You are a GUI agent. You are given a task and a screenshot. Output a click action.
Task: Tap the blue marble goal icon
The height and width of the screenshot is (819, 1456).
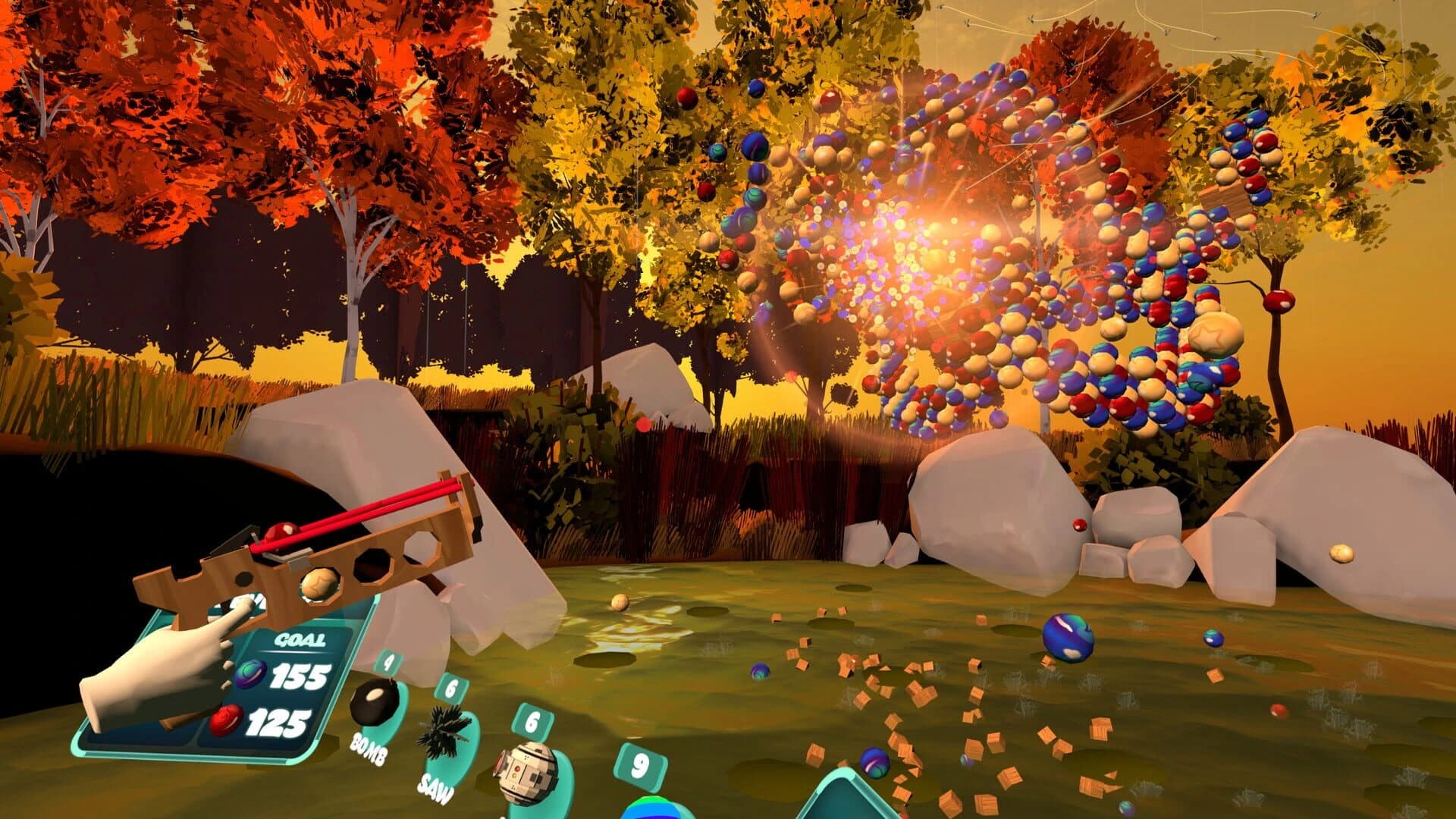[252, 673]
